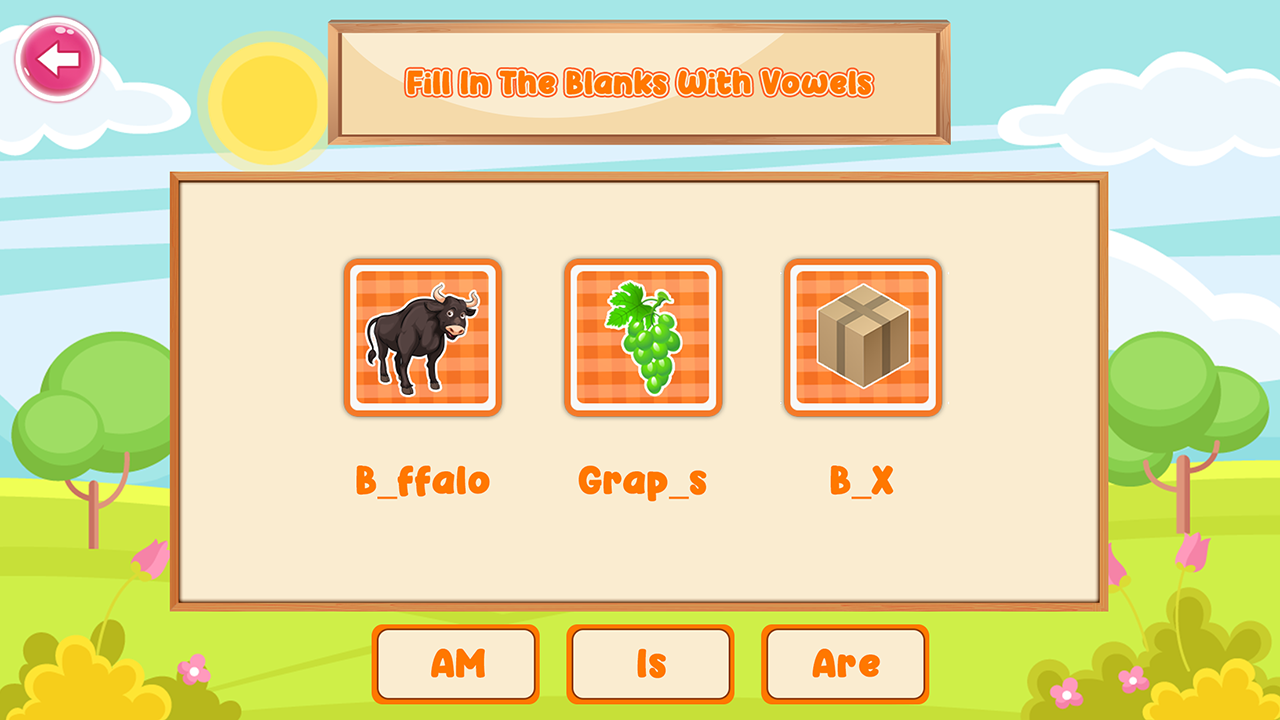
Task: Select the Are answer choice
Action: point(845,663)
